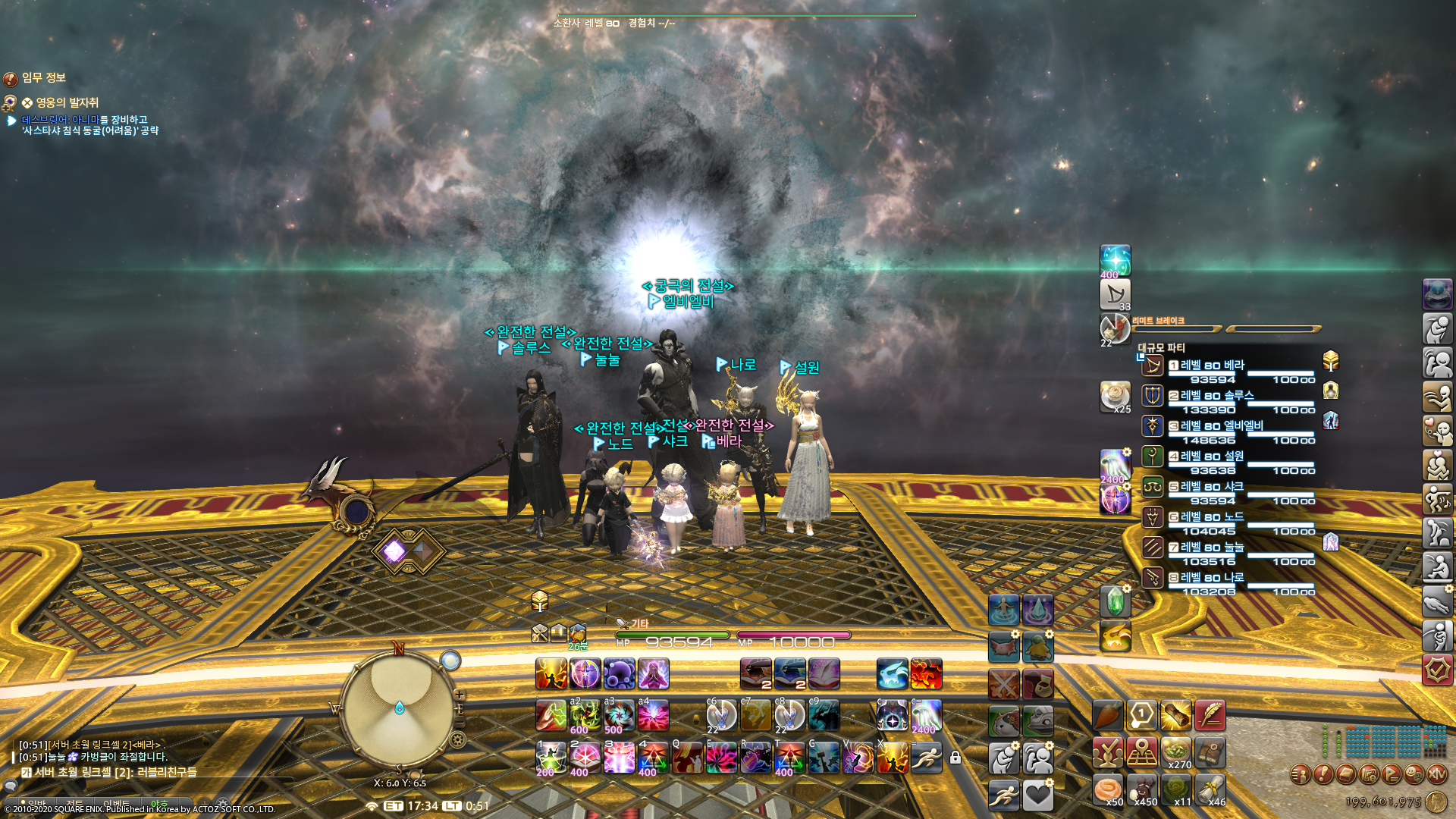Use the carrot item slot
The width and height of the screenshot is (1456, 819).
[1107, 715]
